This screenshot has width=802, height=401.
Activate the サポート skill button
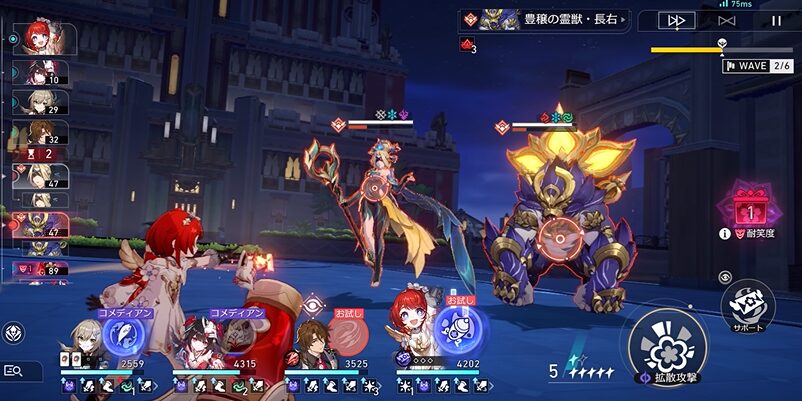(747, 303)
